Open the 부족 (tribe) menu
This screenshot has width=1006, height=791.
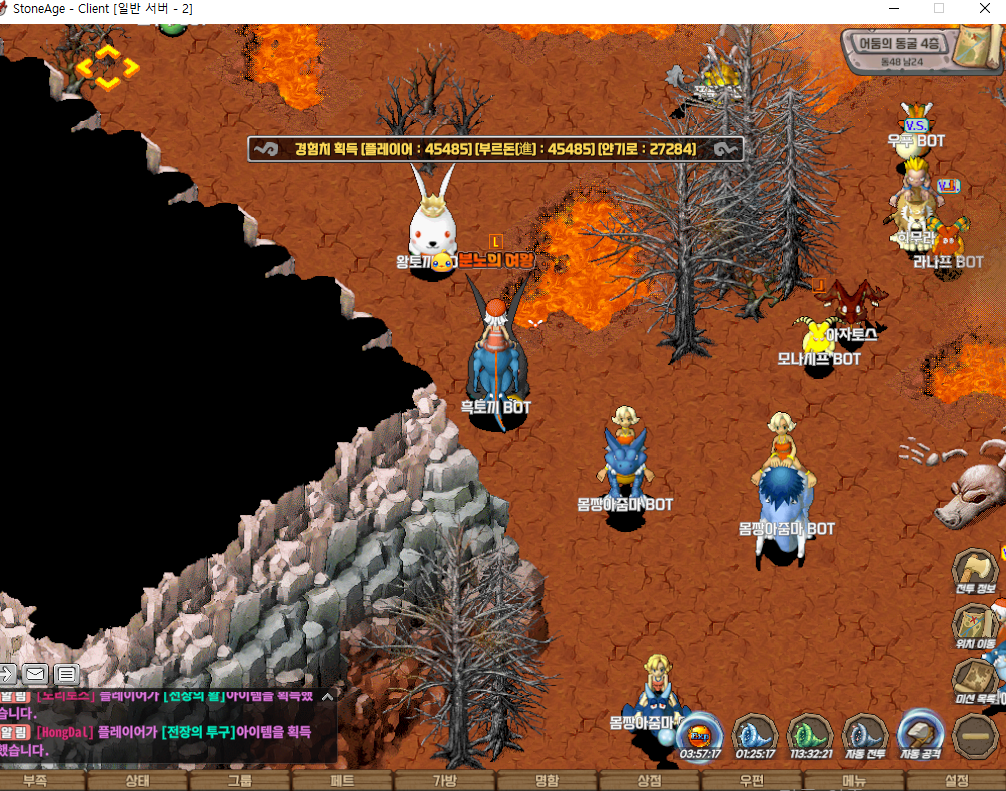(x=35, y=781)
